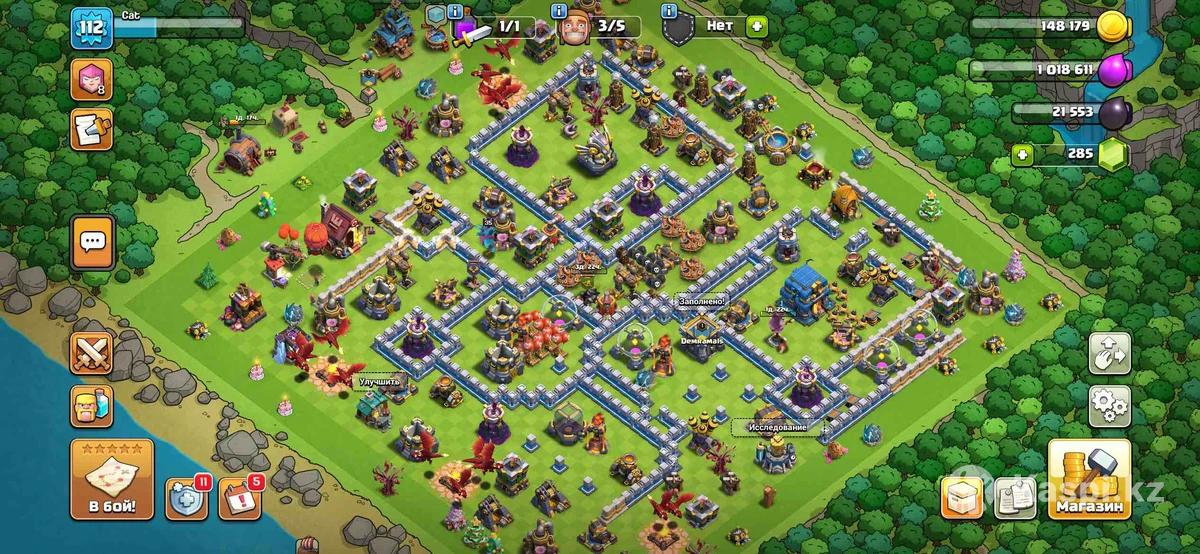Open the scroll and pencil notes icon

click(x=90, y=130)
